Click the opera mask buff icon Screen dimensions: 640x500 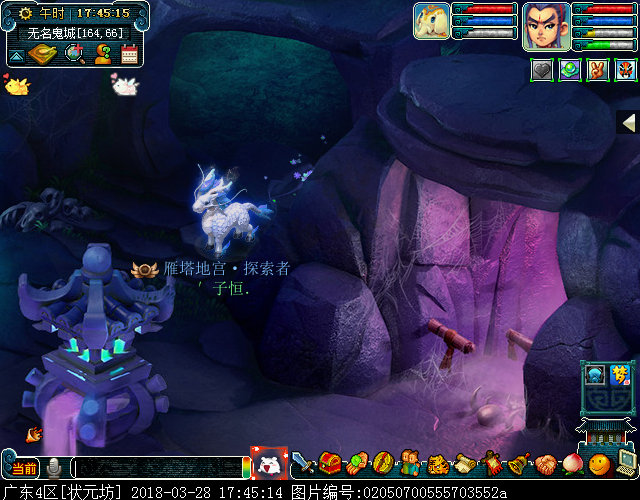[x=625, y=70]
